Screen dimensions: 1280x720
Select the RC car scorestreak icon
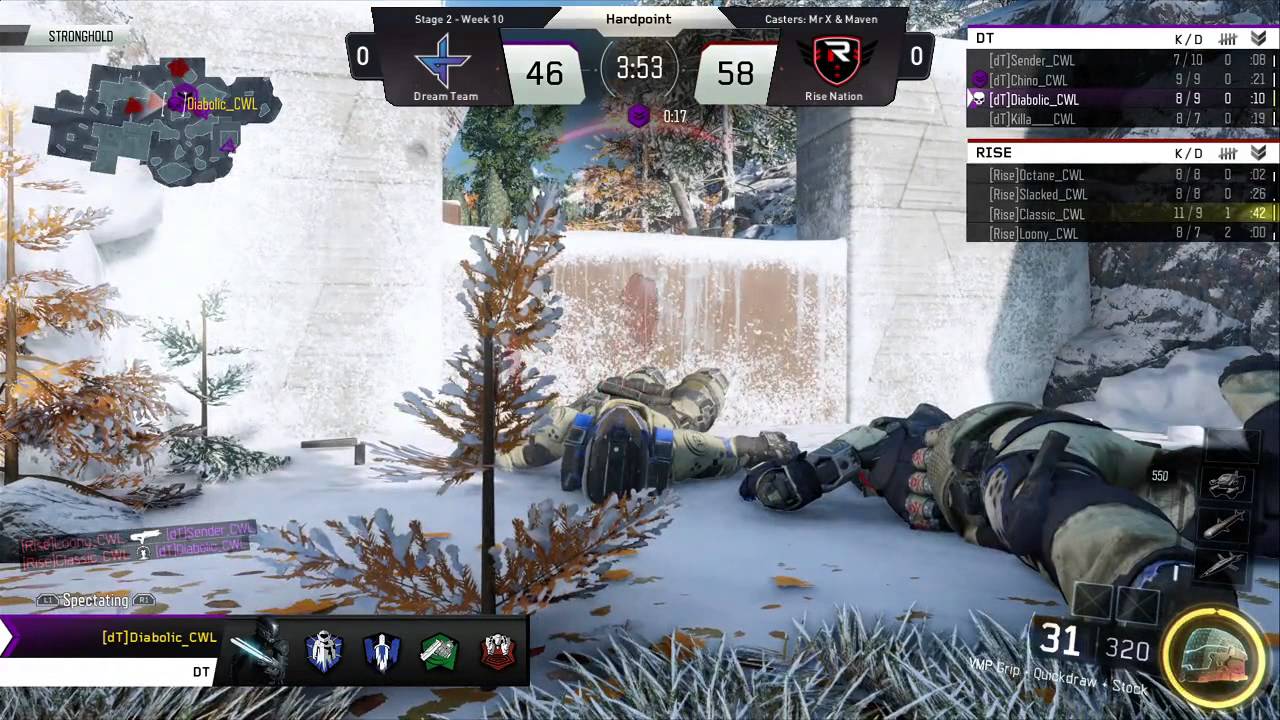pos(1225,486)
